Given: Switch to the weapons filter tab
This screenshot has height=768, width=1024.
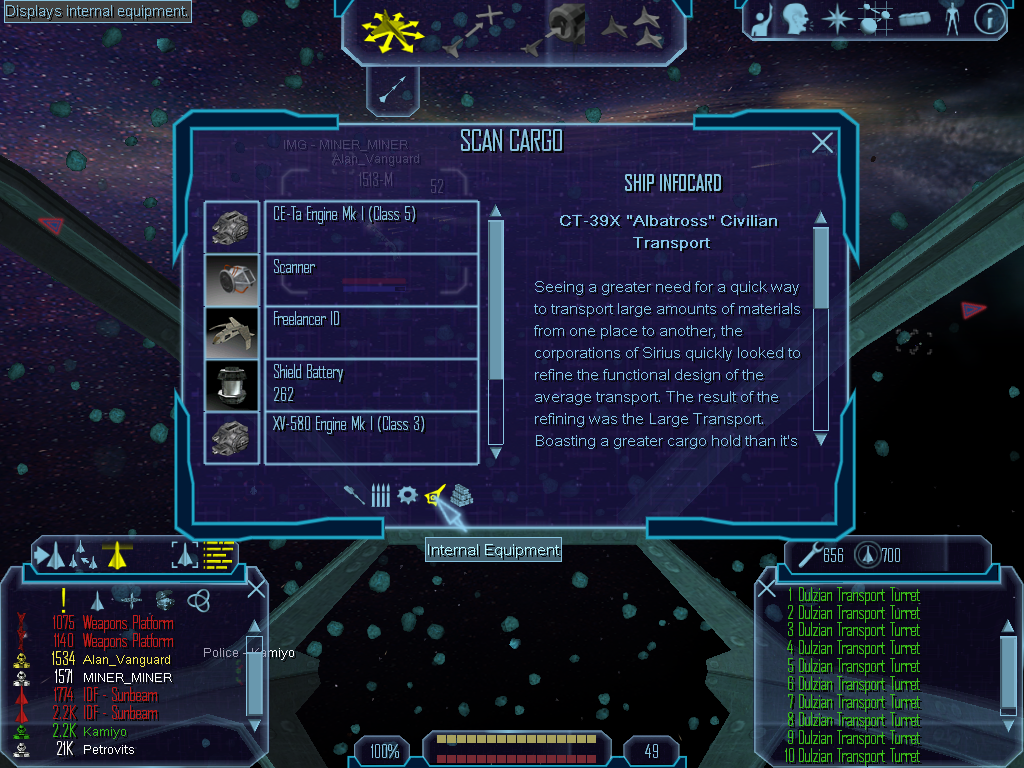Looking at the screenshot, I should coord(354,495).
